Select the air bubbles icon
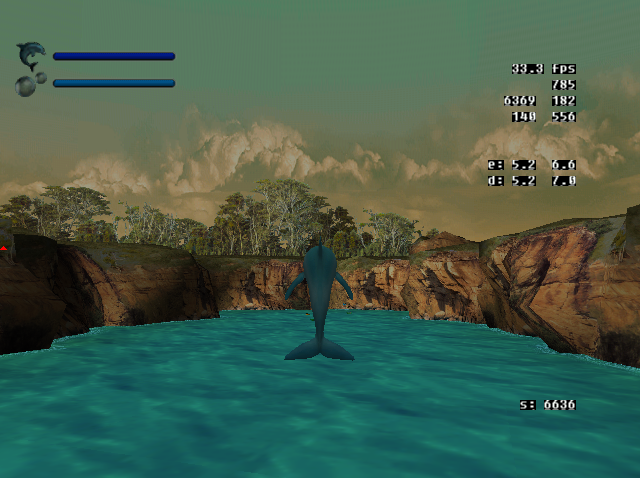 pyautogui.click(x=29, y=83)
